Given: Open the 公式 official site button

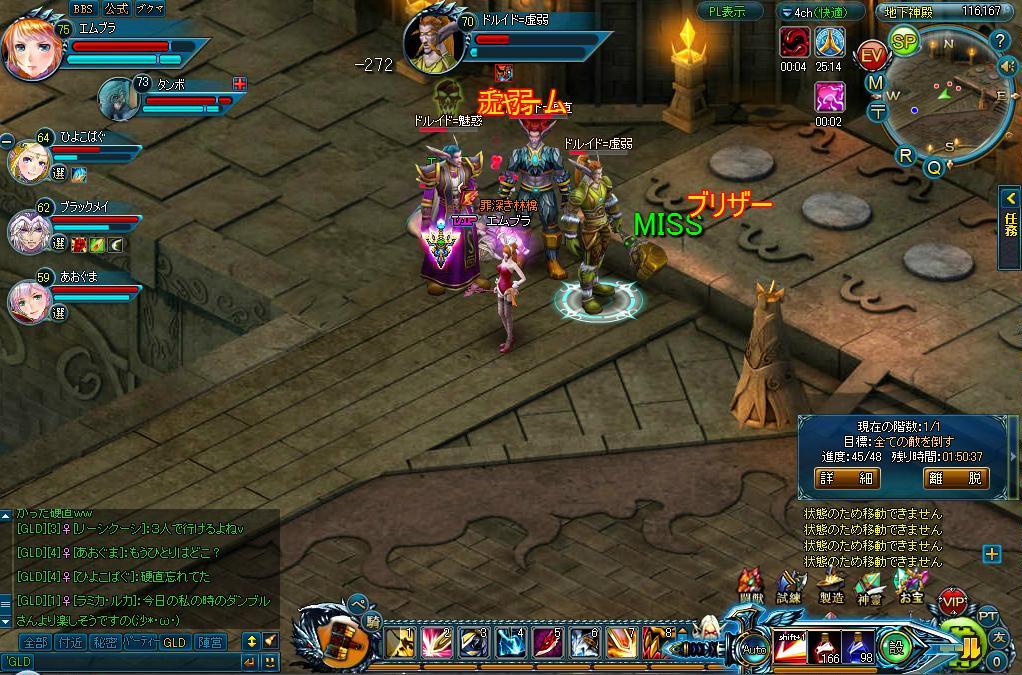Looking at the screenshot, I should pos(115,9).
